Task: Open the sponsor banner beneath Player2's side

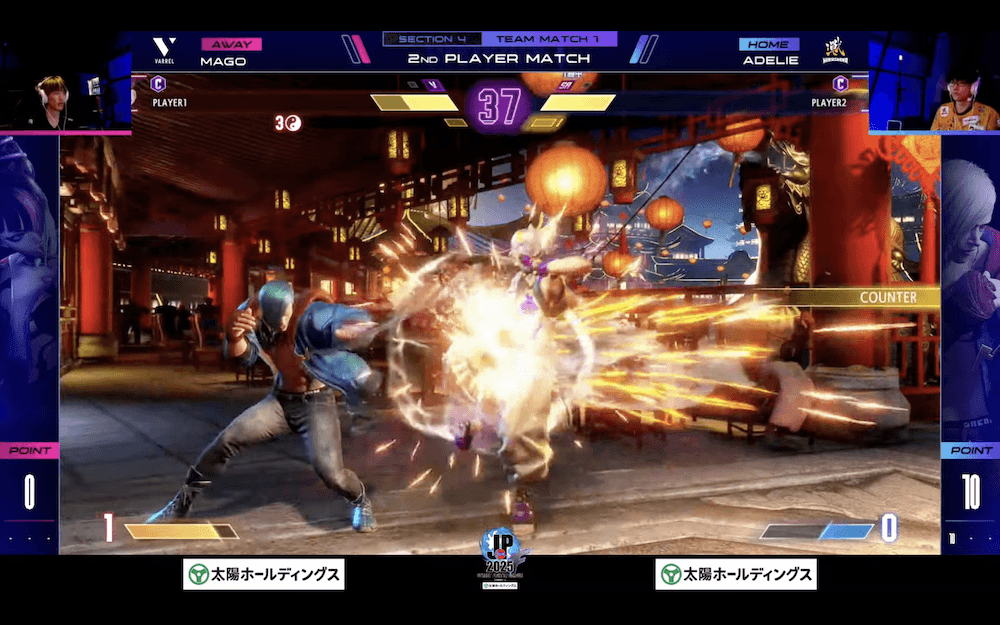Action: [736, 574]
